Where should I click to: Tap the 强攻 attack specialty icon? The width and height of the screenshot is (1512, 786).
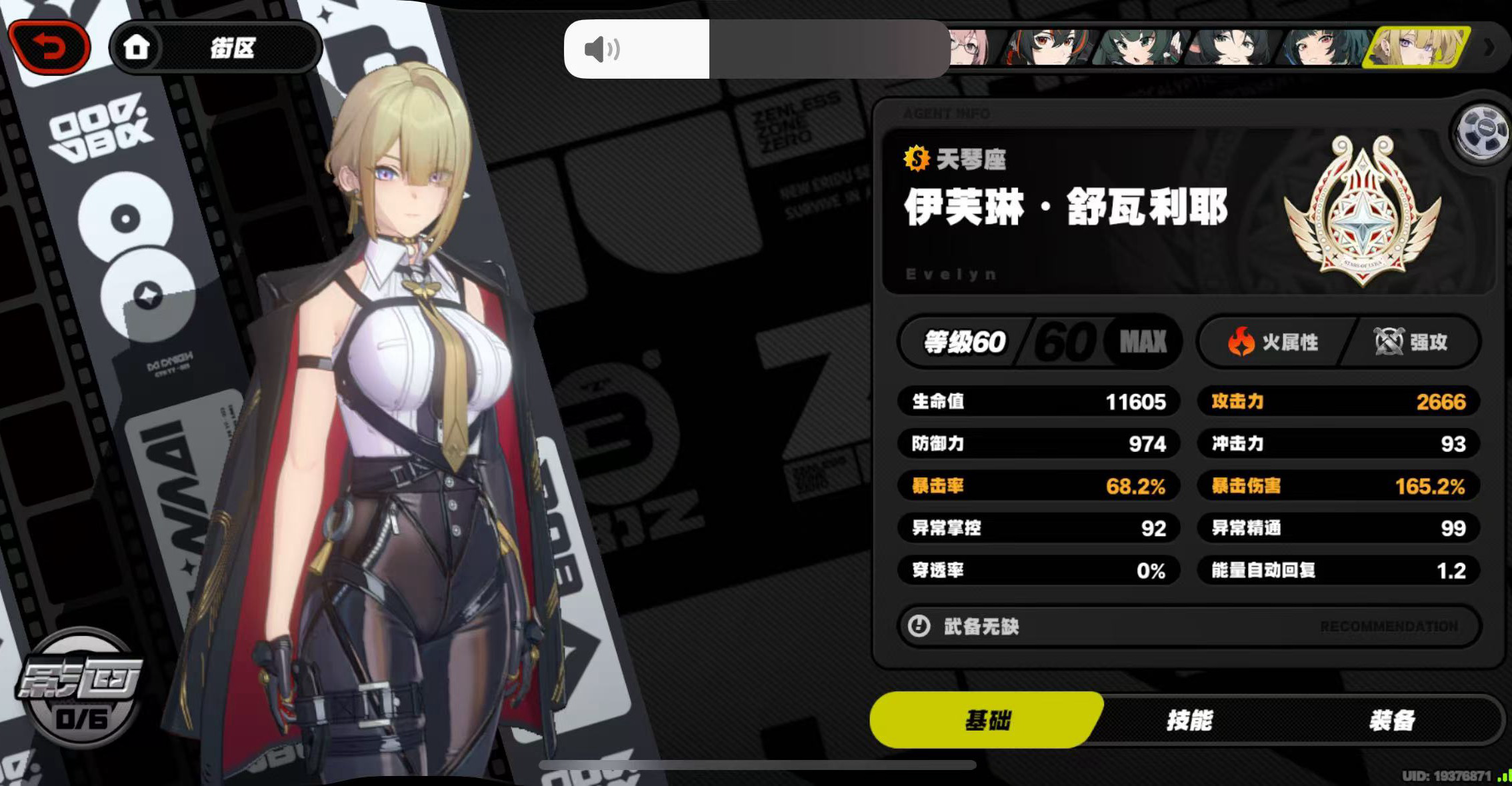1389,342
